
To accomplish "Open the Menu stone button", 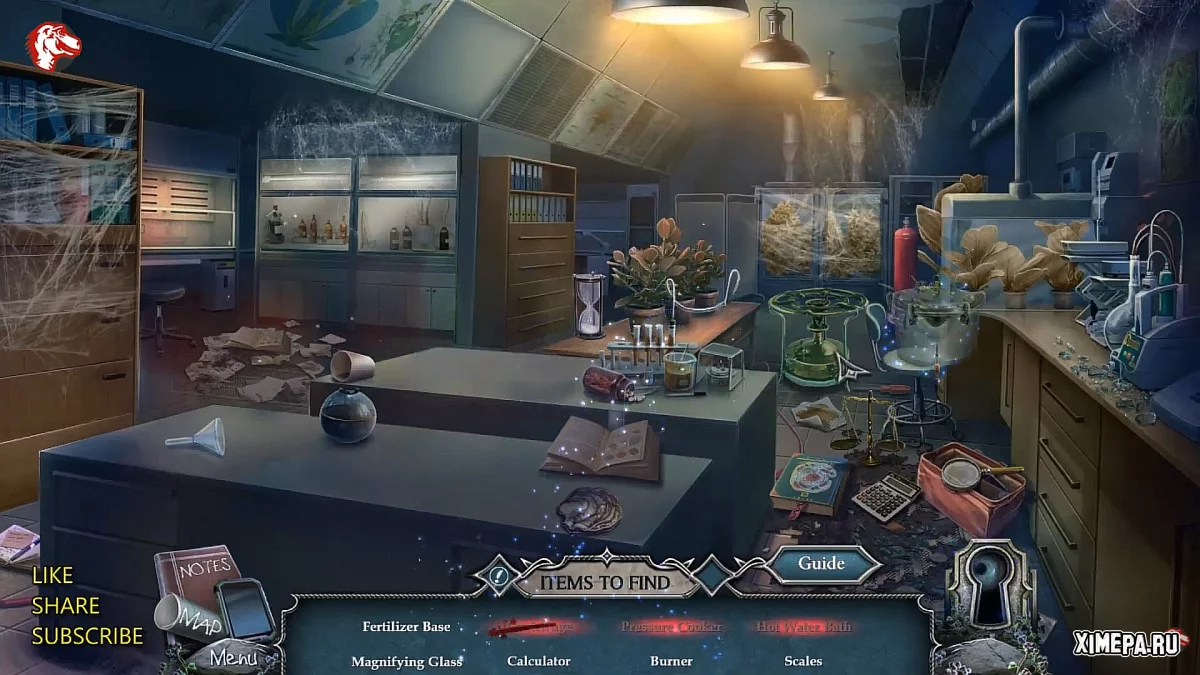I will [x=233, y=658].
